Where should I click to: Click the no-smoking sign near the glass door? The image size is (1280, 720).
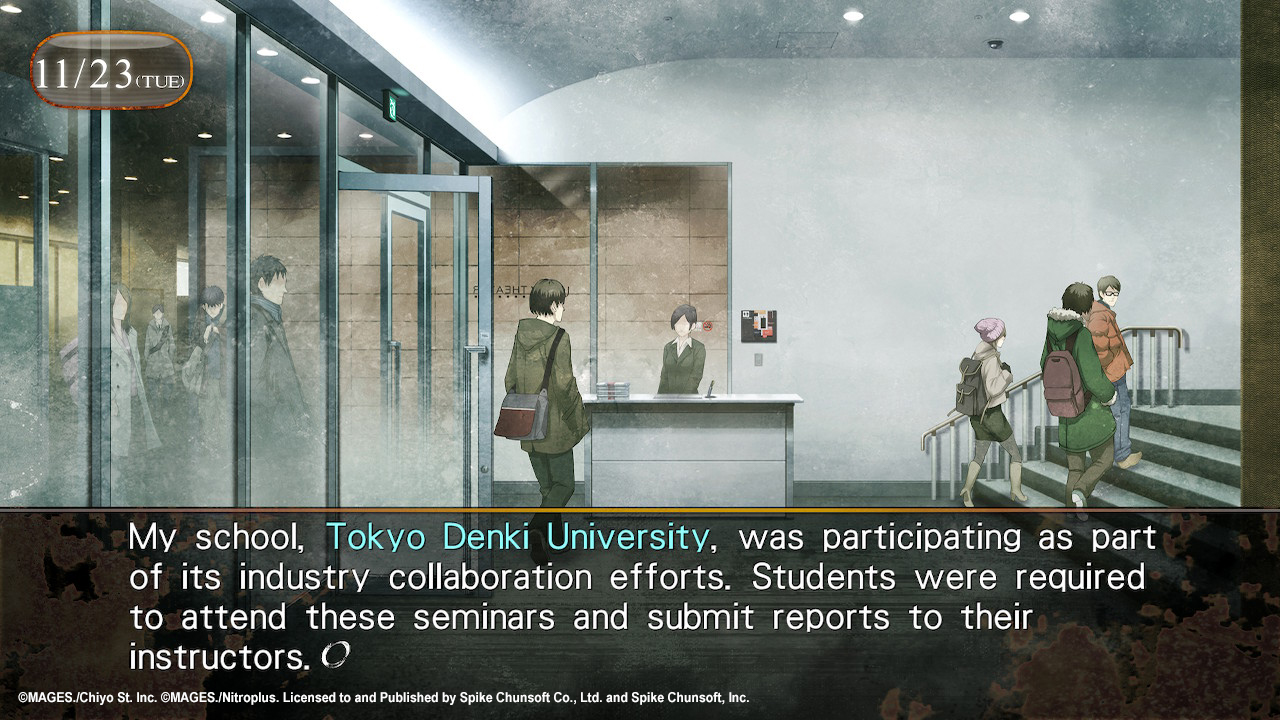click(708, 326)
